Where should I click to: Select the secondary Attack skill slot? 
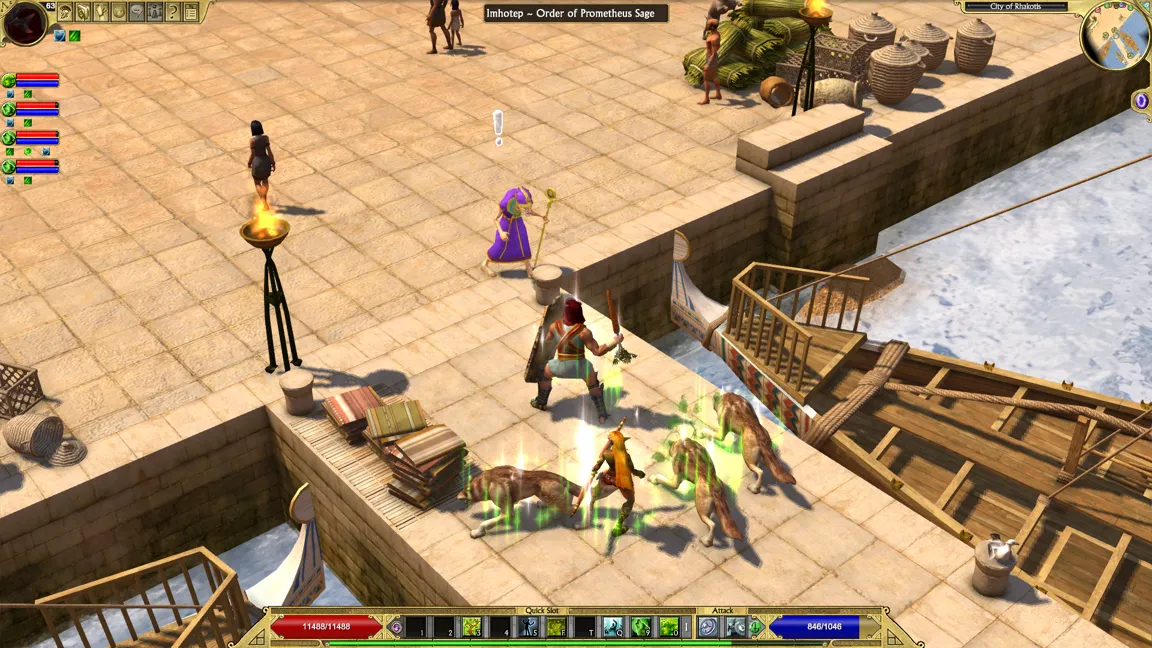click(736, 627)
